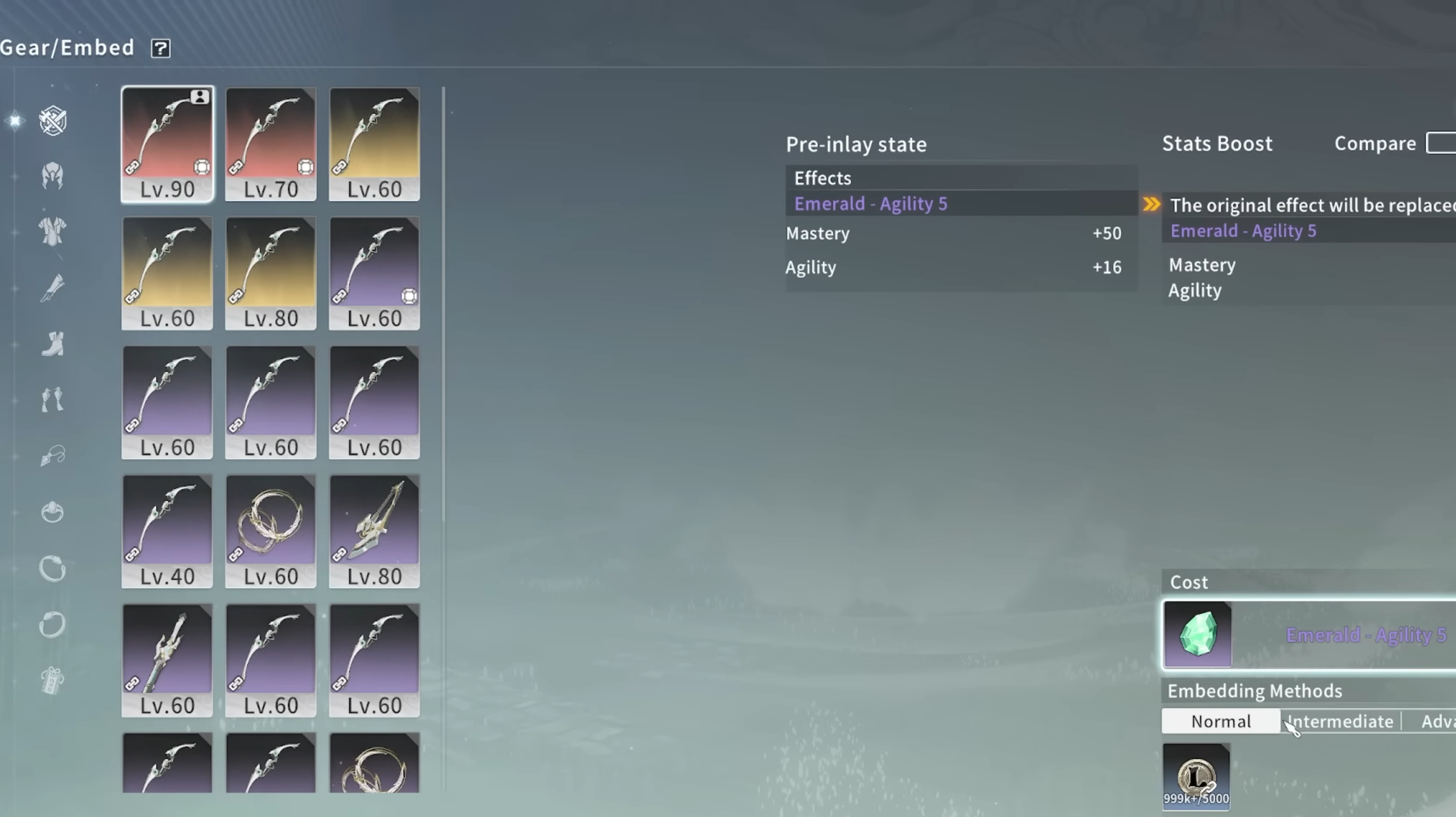The width and height of the screenshot is (1456, 817).
Task: Open the ring gear category
Action: (52, 512)
